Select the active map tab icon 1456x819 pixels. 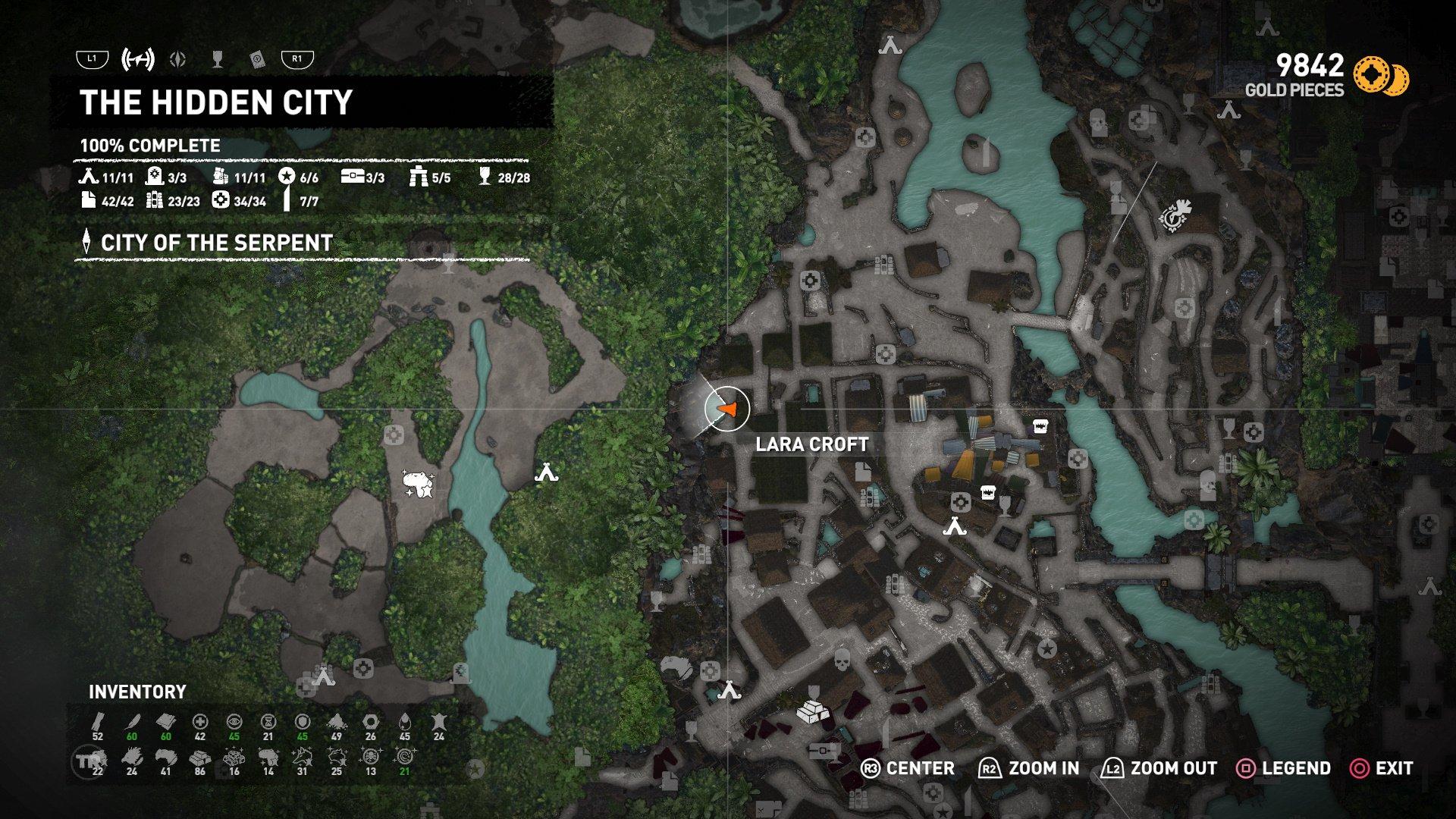point(138,59)
